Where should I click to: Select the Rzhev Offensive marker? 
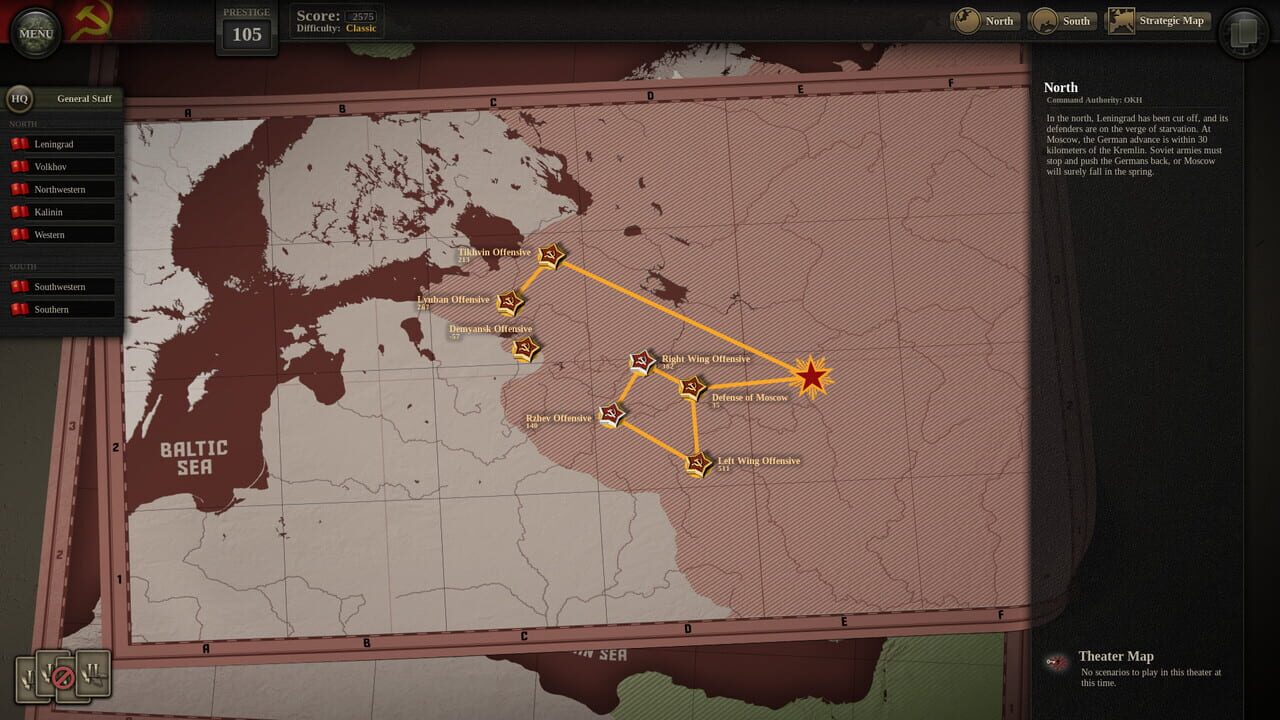613,414
